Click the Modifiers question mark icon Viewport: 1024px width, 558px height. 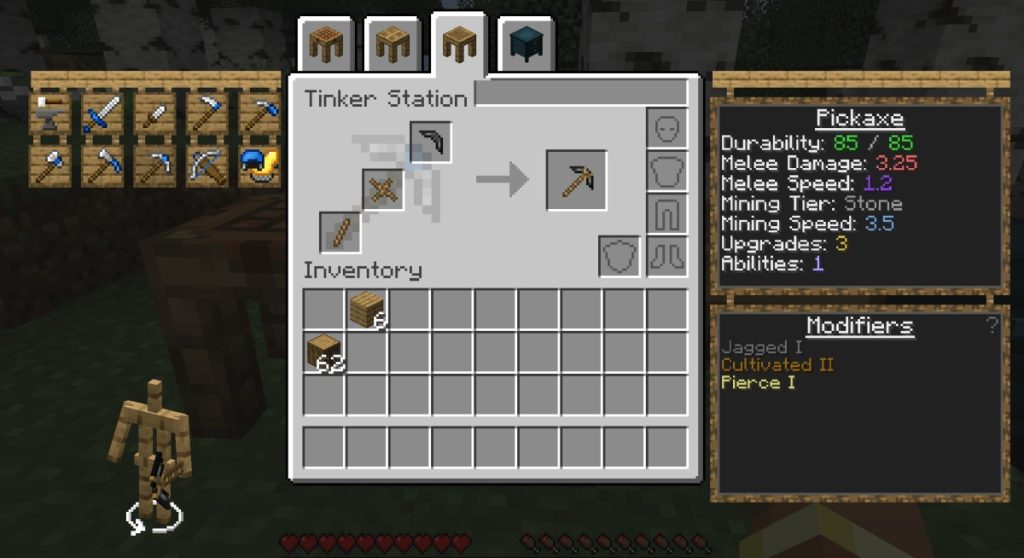coord(991,325)
